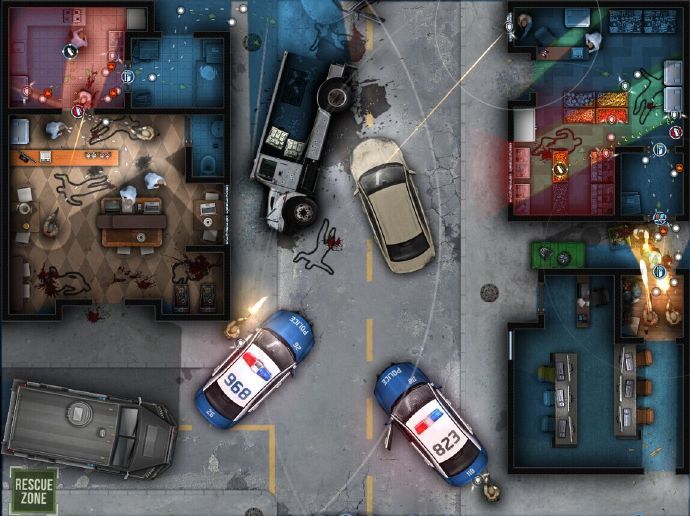Select the orange-ringed waypoint action marker
The height and width of the screenshot is (516, 690).
(559, 170)
